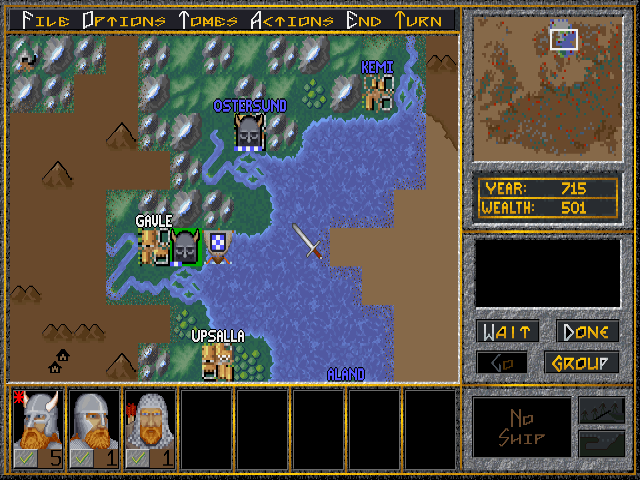
Task: Open the File menu
Action: (x=46, y=20)
